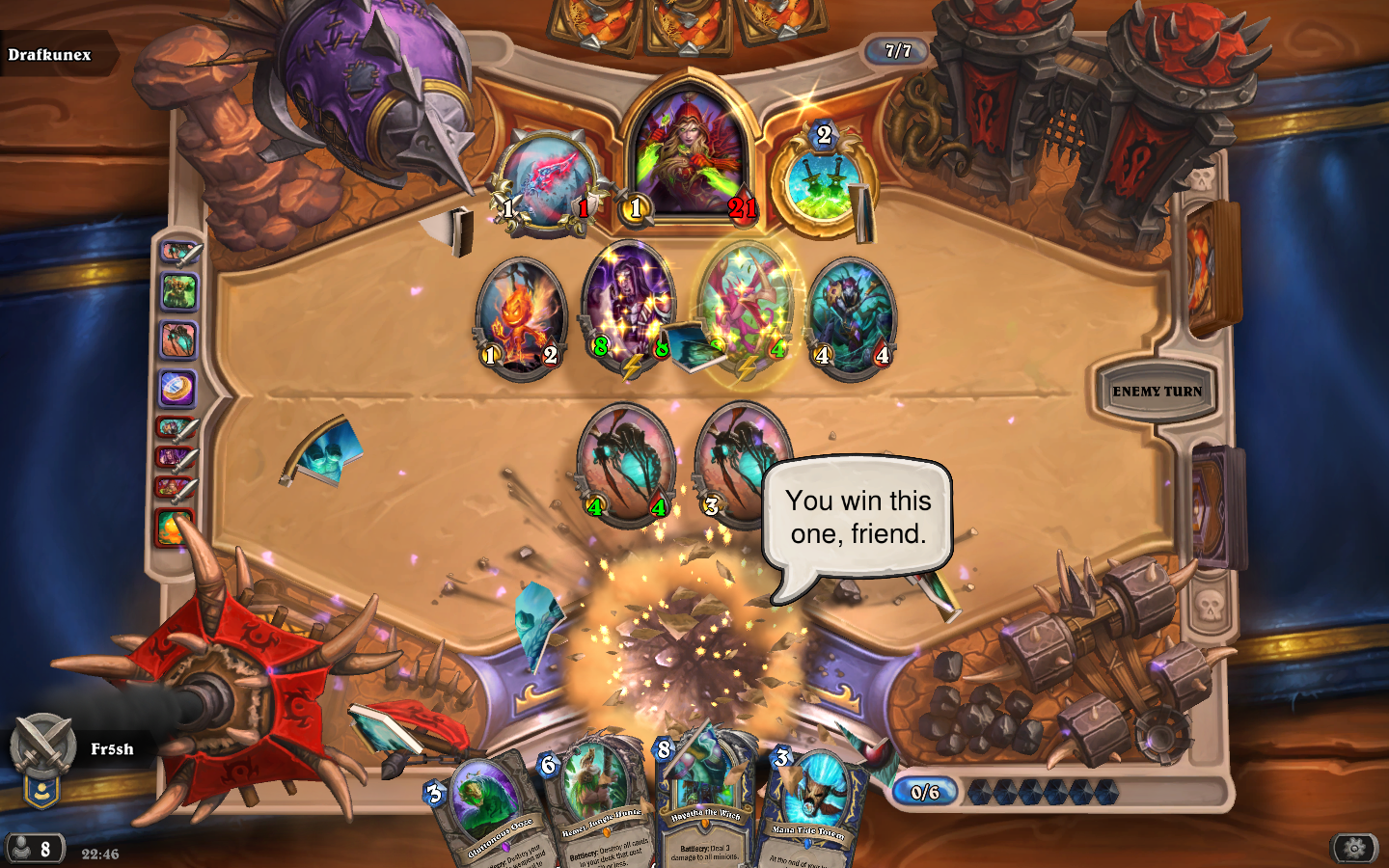The width and height of the screenshot is (1389, 868).
Task: Target the enemy 4/4 teal minion
Action: tap(851, 313)
